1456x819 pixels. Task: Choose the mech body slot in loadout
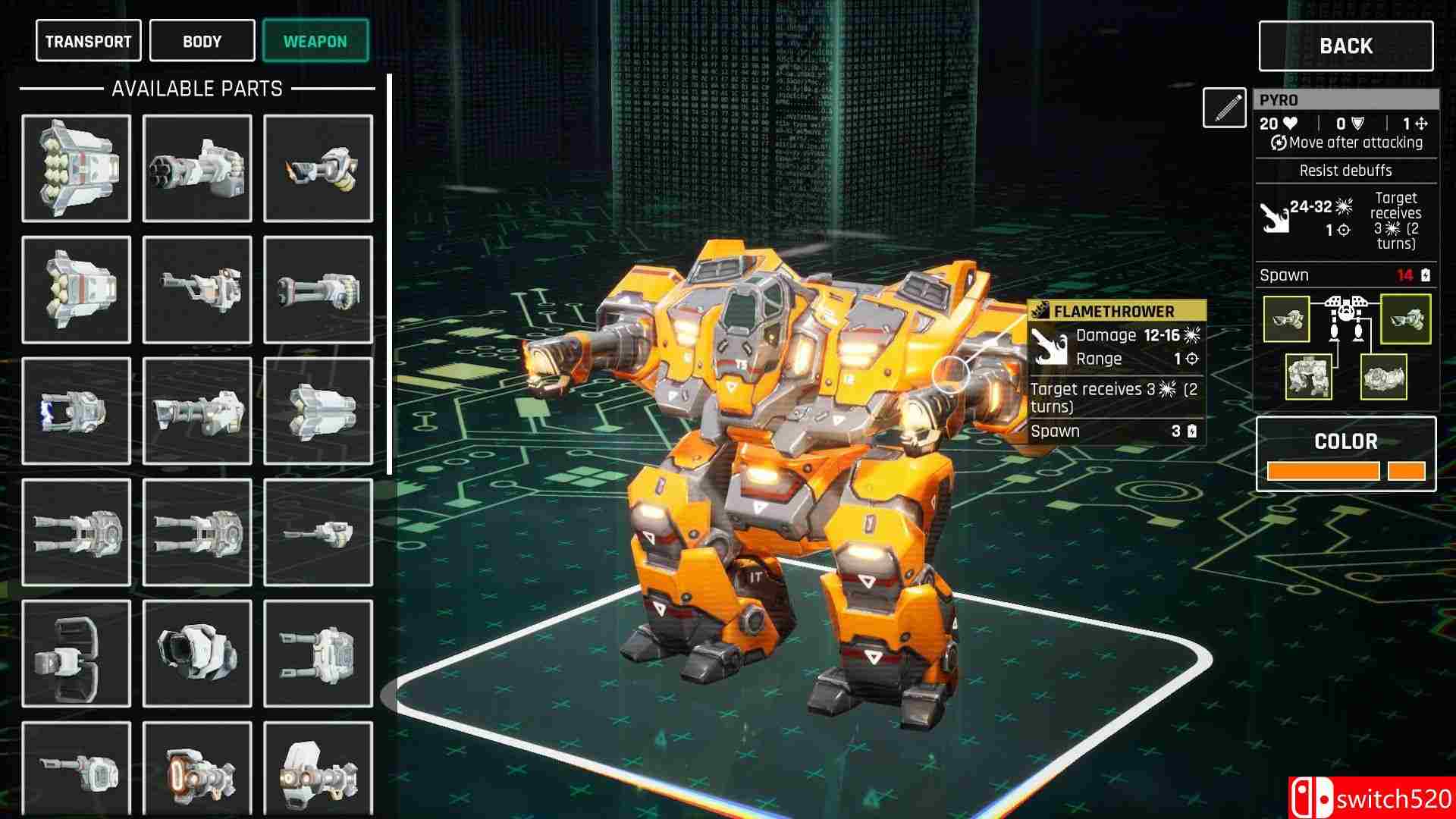coord(1308,377)
